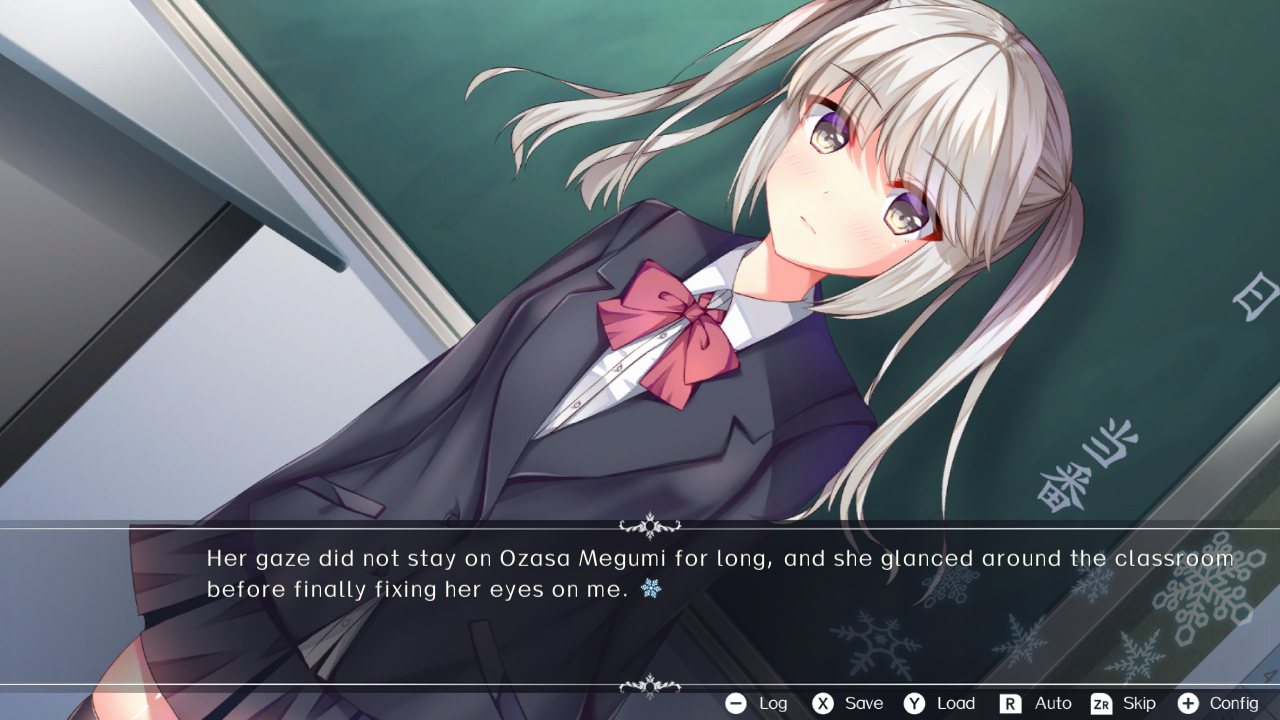1280x720 pixels.
Task: Click the snowflake click-to-advance indicator
Action: coord(651,590)
